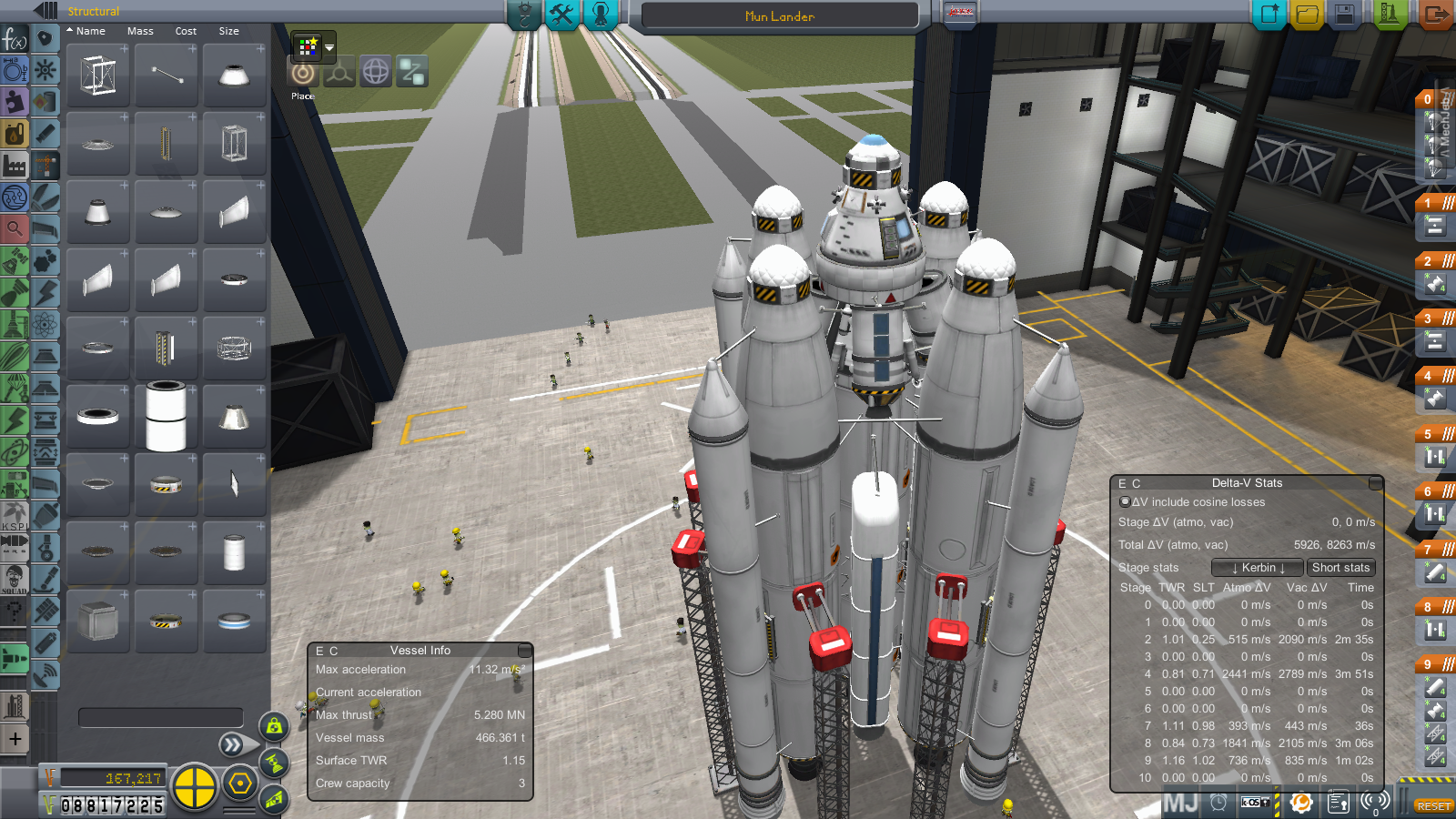Select the Place gizmo tool
Screen dimensions: 1456x819
click(303, 74)
